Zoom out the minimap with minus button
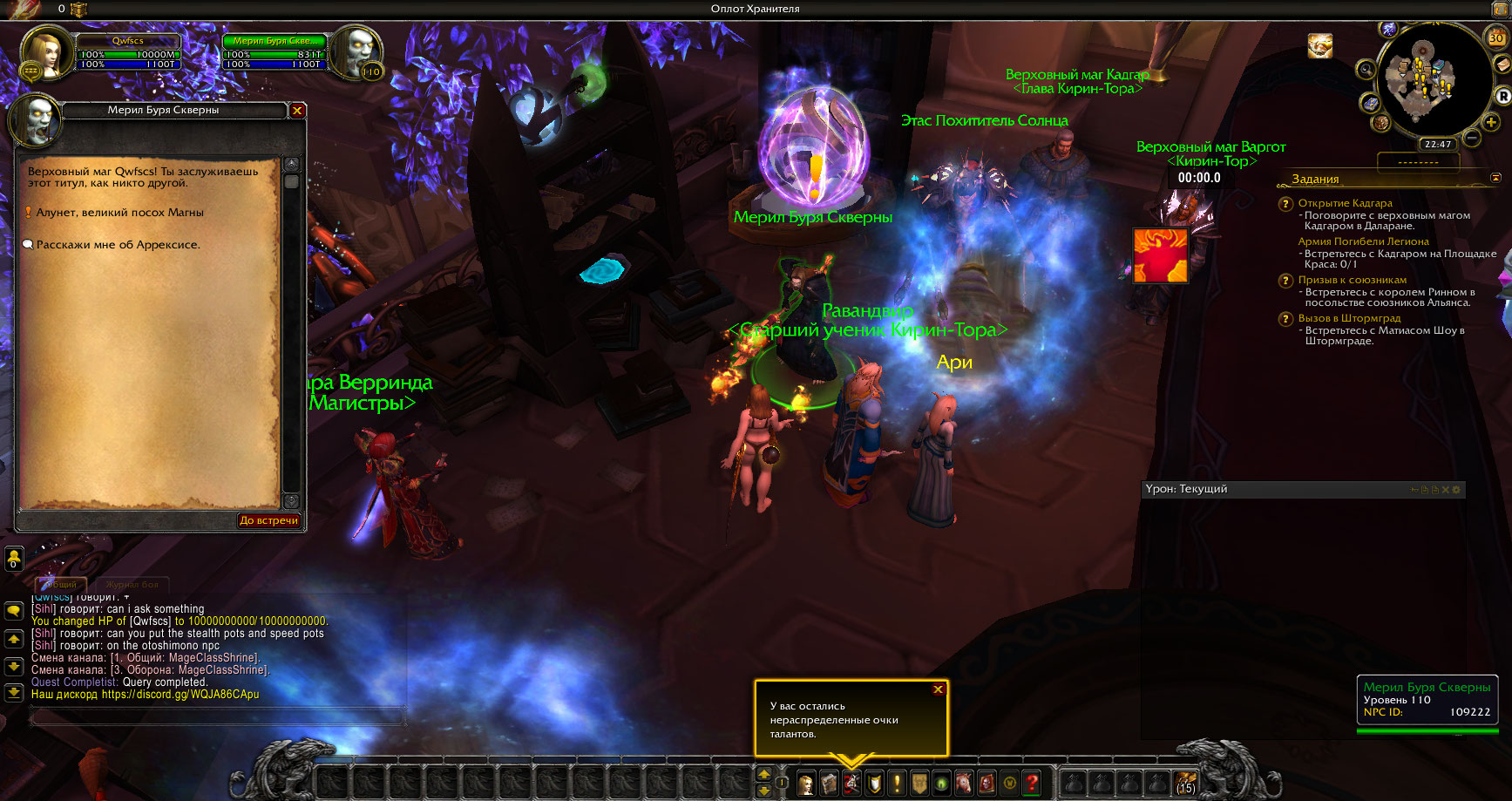Image resolution: width=1512 pixels, height=801 pixels. pyautogui.click(x=1472, y=138)
